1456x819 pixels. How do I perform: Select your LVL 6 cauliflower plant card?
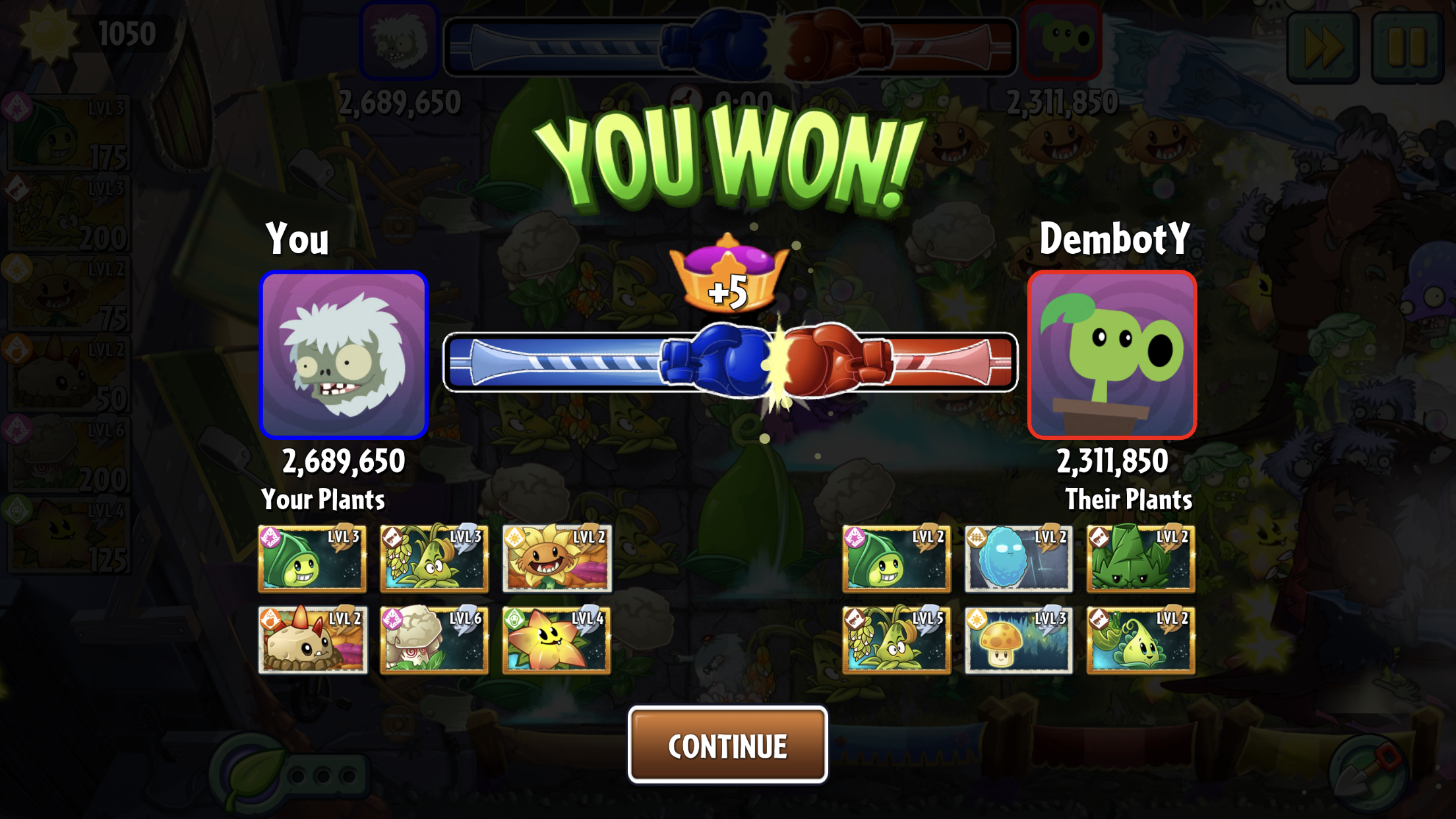coord(434,640)
